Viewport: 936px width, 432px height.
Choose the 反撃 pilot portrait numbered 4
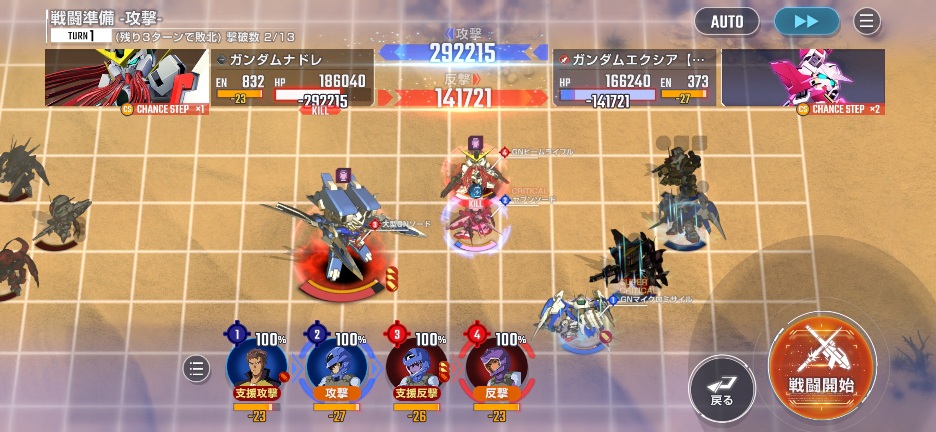point(495,364)
